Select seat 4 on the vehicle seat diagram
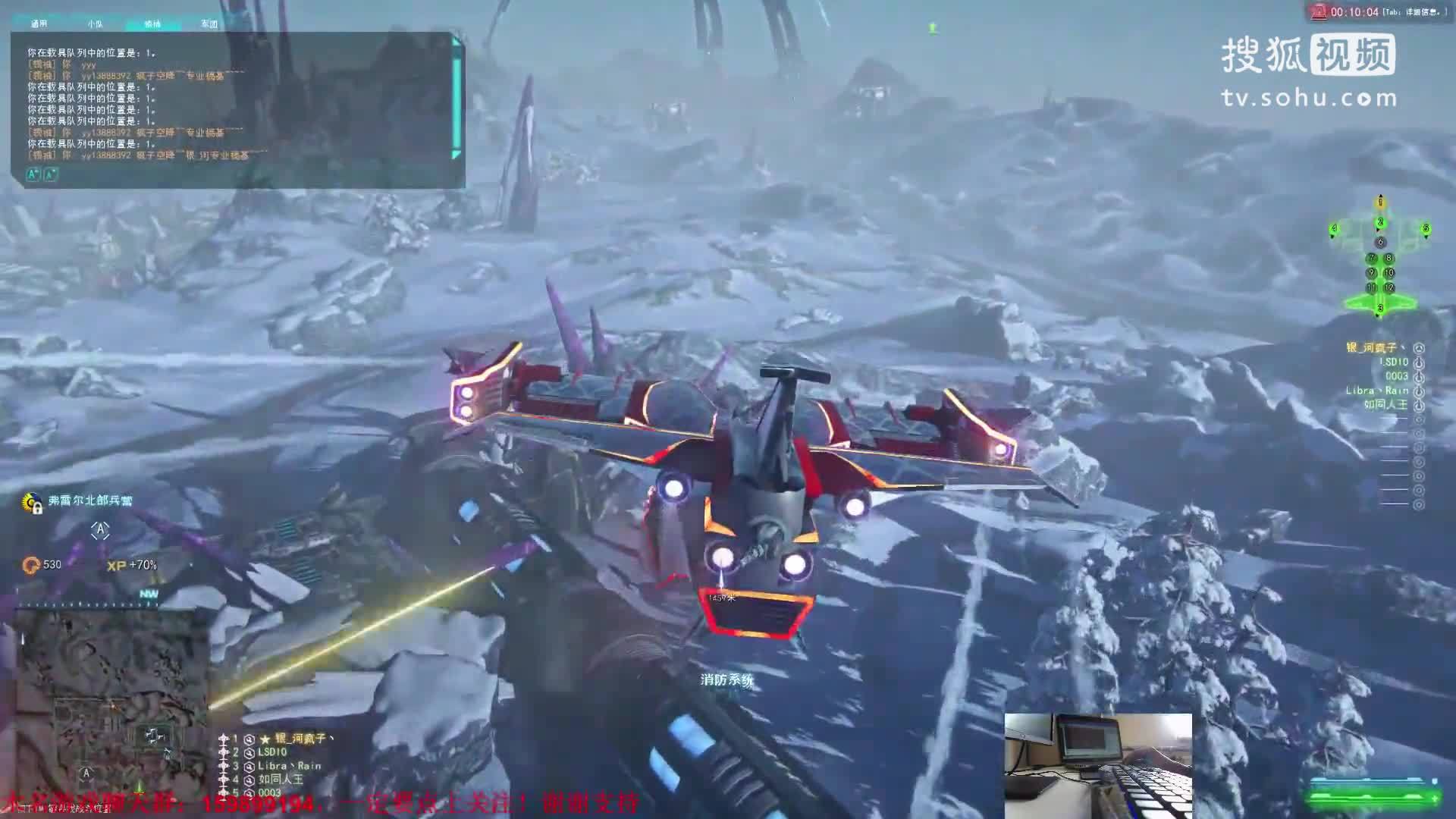This screenshot has width=1456, height=819. (x=1335, y=228)
